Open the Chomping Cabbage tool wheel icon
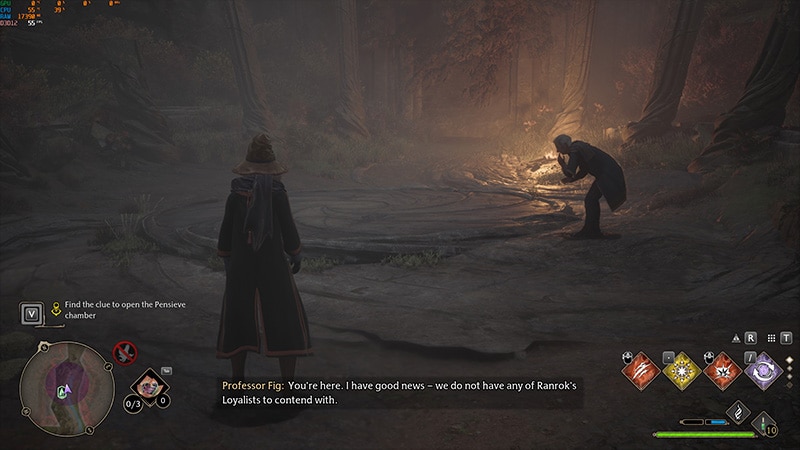Screen dimensions: 800x450 (150, 383)
